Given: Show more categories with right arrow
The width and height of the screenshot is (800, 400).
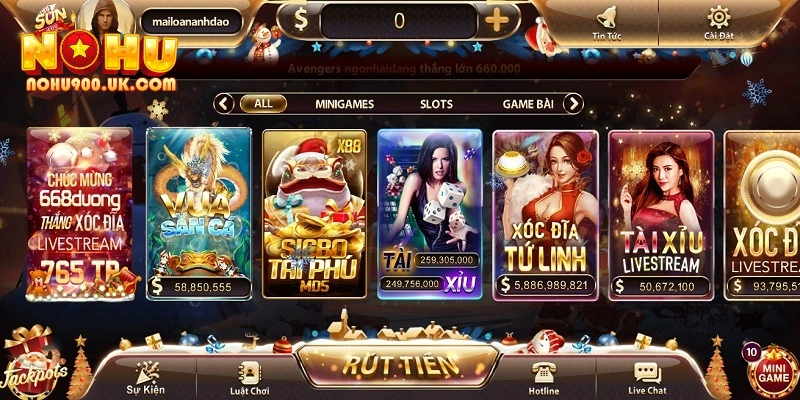Looking at the screenshot, I should (x=573, y=103).
